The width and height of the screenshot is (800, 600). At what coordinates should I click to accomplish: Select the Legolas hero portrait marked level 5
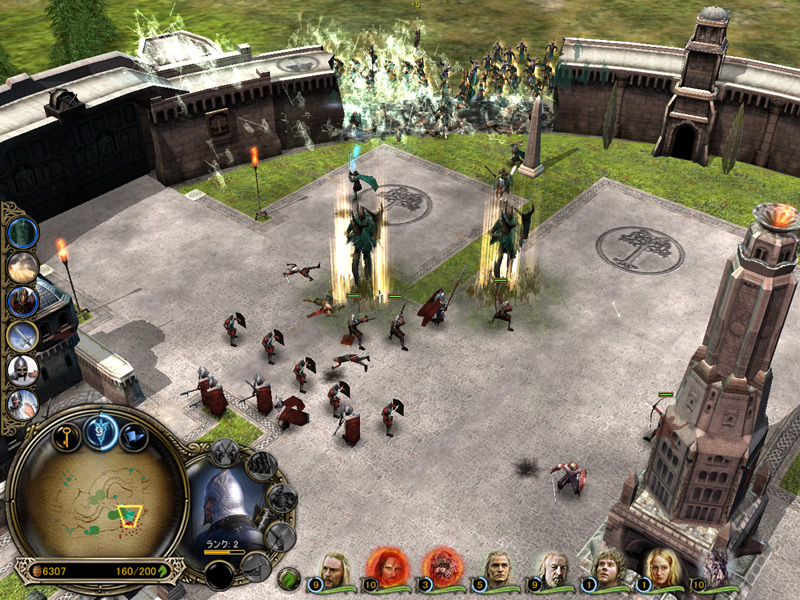pyautogui.click(x=498, y=569)
